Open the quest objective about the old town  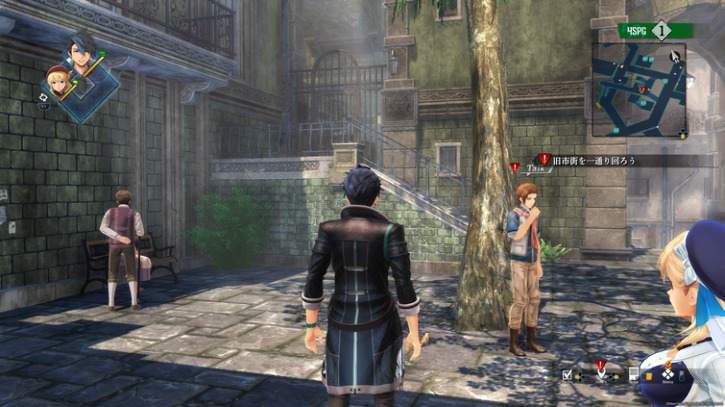tap(592, 160)
